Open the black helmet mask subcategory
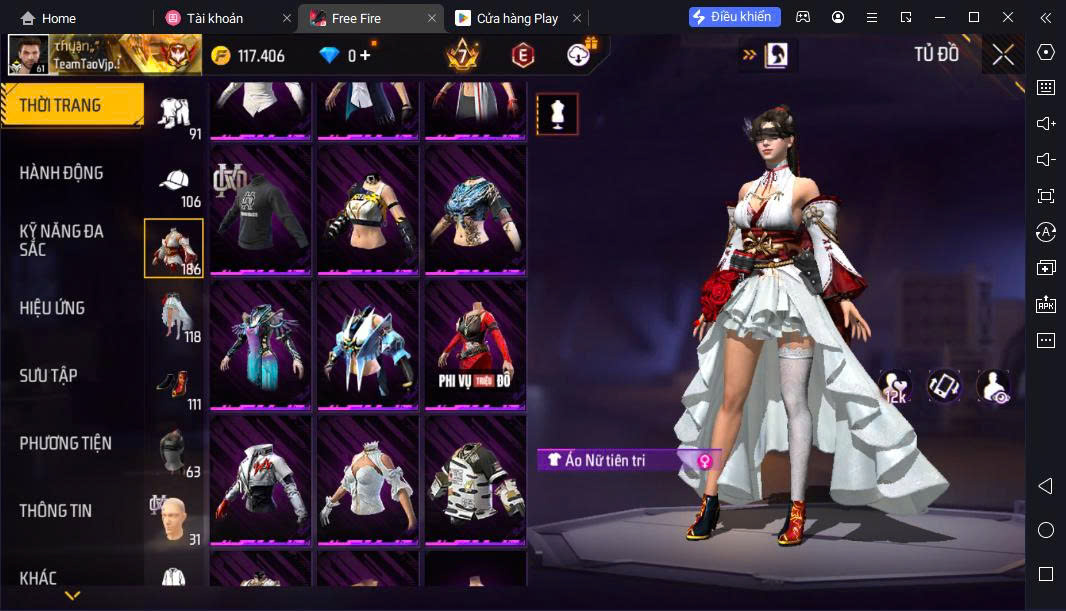 coord(174,450)
